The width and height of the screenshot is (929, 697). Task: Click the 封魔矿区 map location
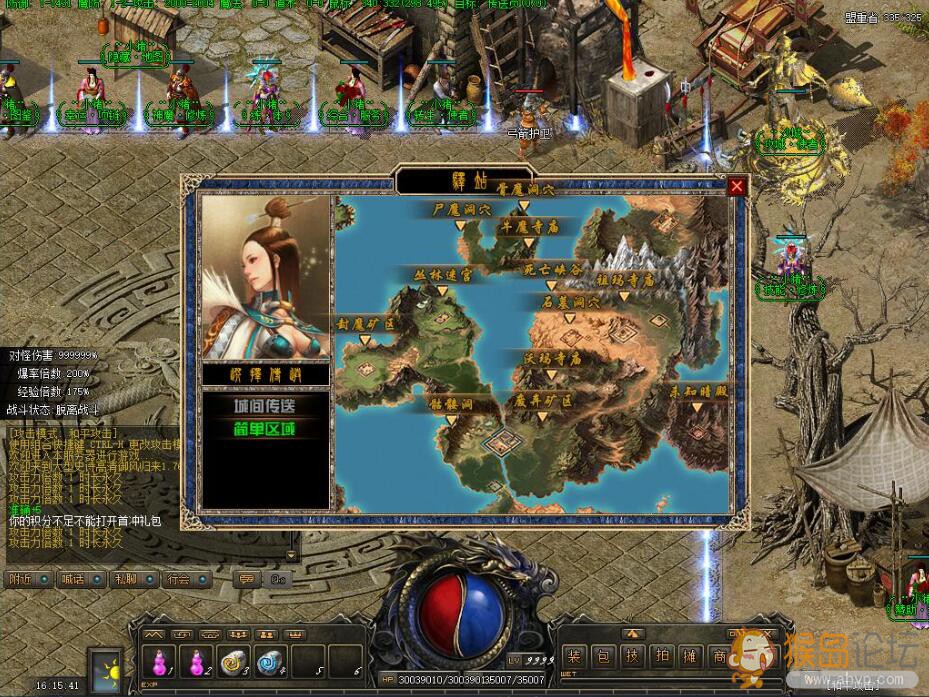tap(366, 325)
